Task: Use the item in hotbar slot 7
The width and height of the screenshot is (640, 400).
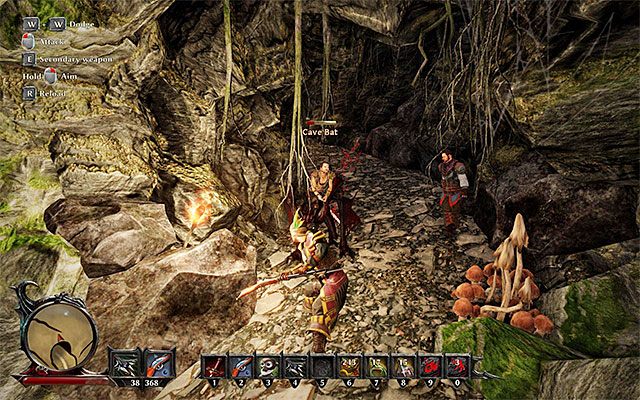Action: (376, 367)
